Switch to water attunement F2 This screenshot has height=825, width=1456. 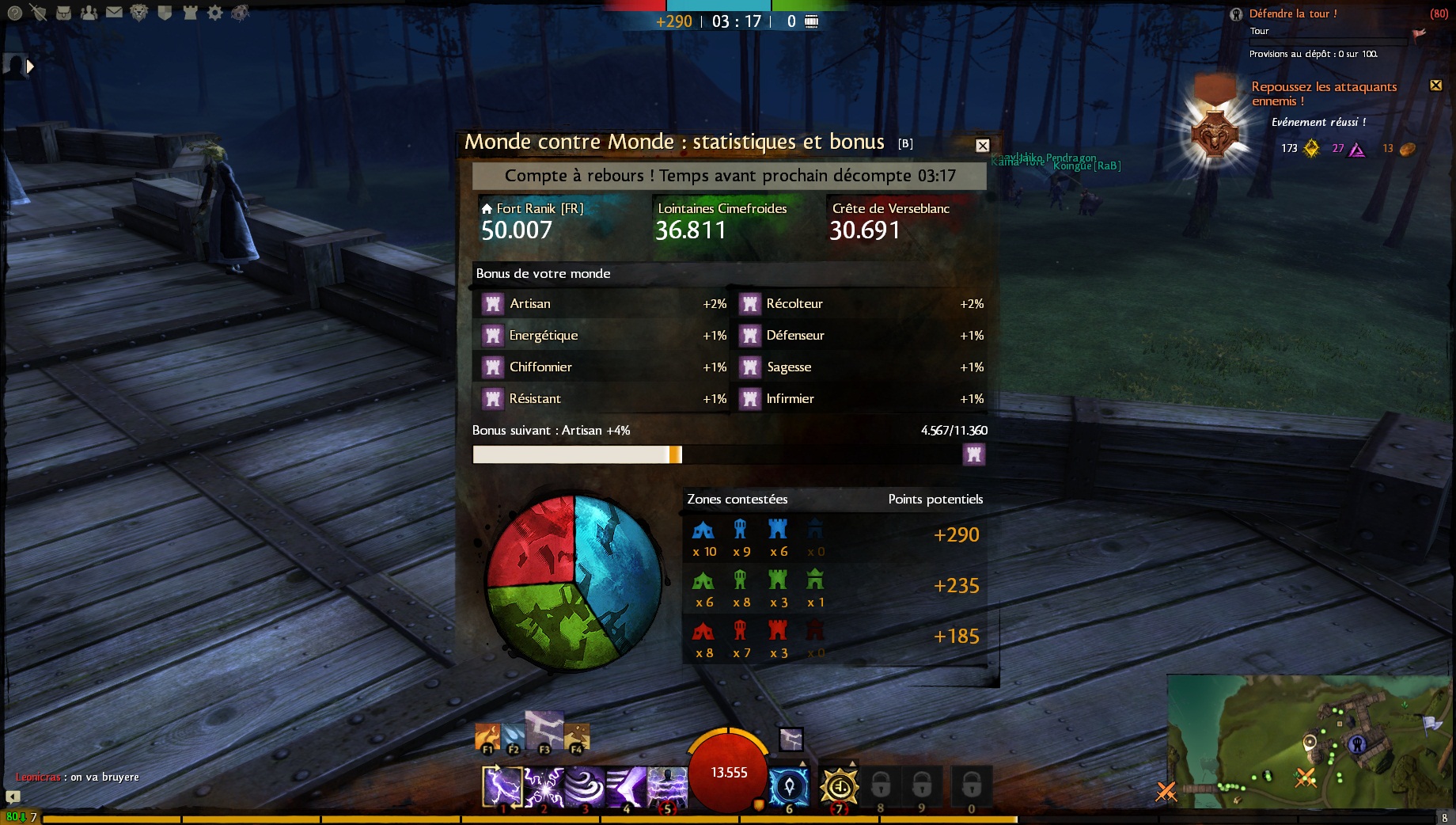(513, 737)
